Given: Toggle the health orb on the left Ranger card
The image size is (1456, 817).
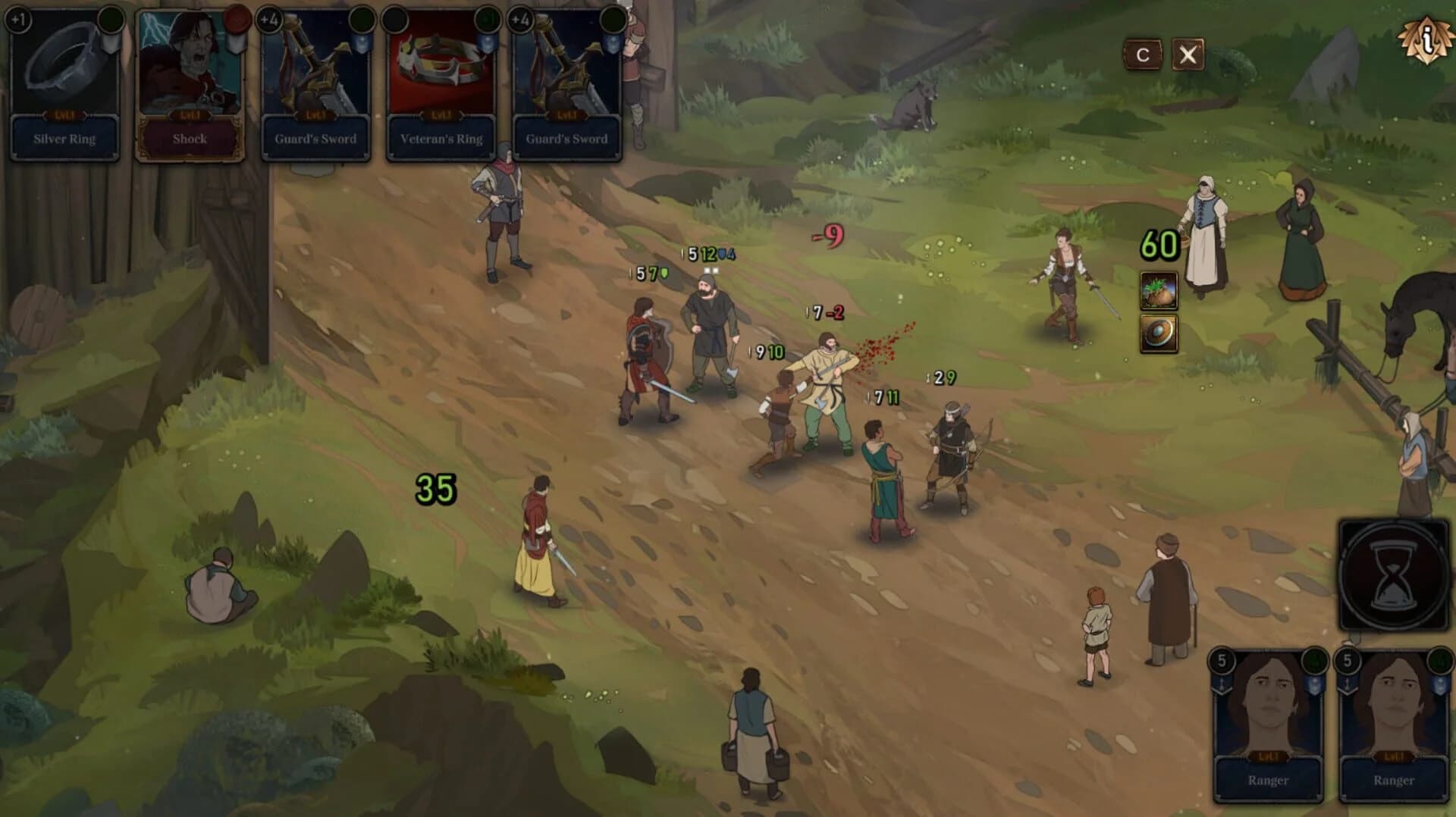Looking at the screenshot, I should click(x=1315, y=662).
